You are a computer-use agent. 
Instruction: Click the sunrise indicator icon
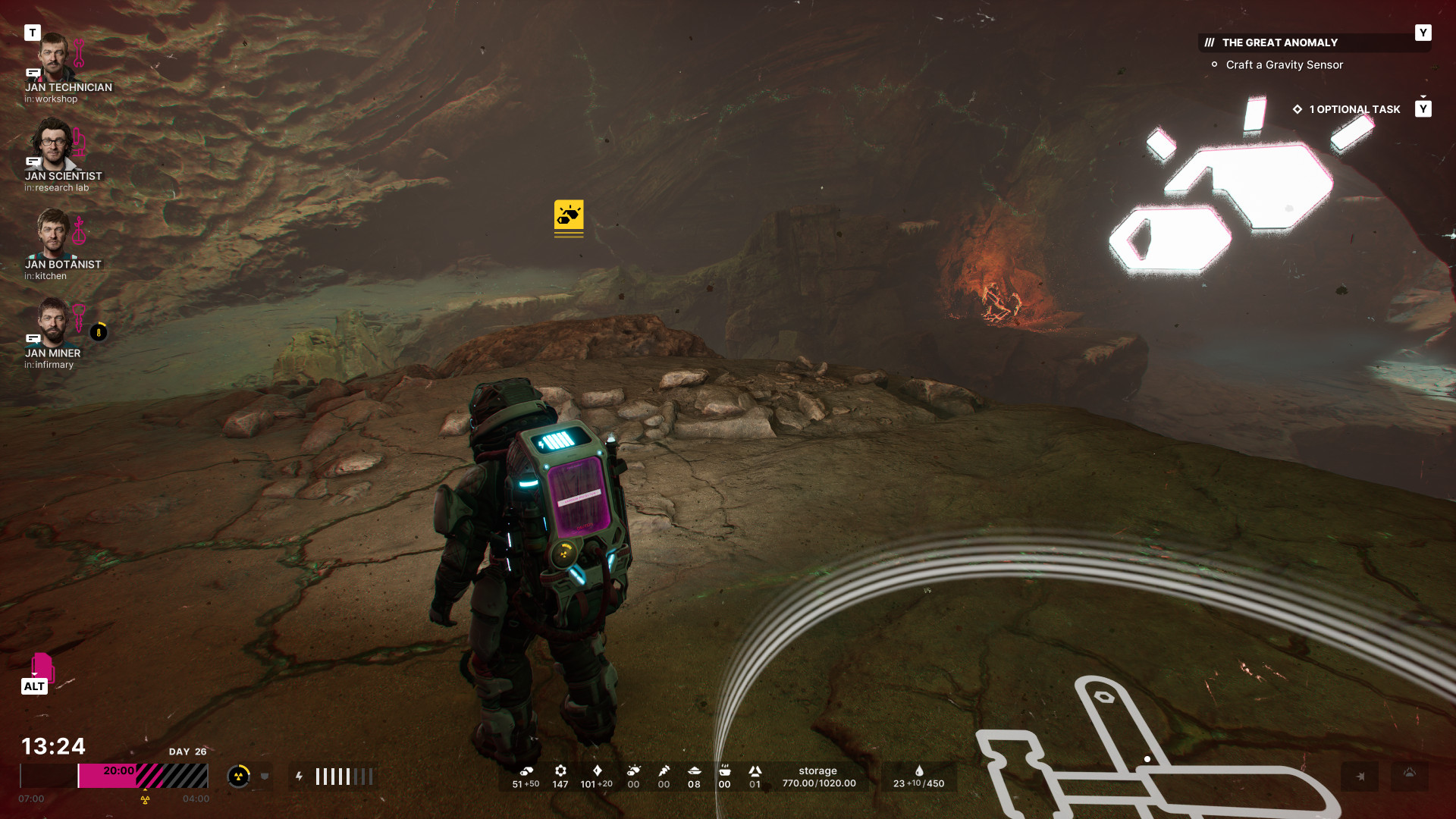pos(1409,774)
